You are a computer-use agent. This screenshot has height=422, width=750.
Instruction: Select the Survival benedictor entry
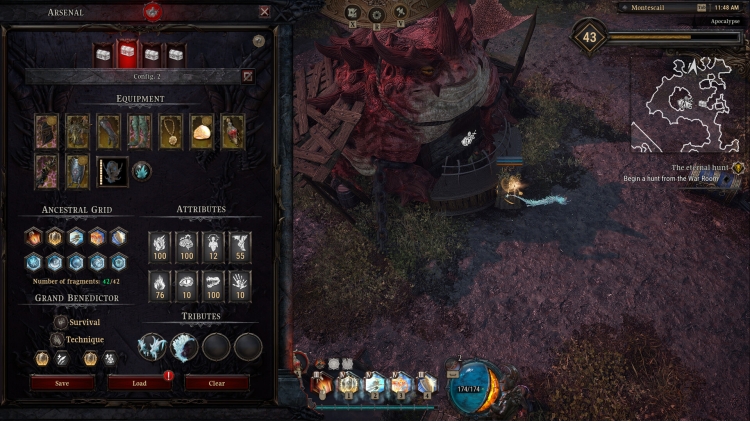tap(78, 322)
